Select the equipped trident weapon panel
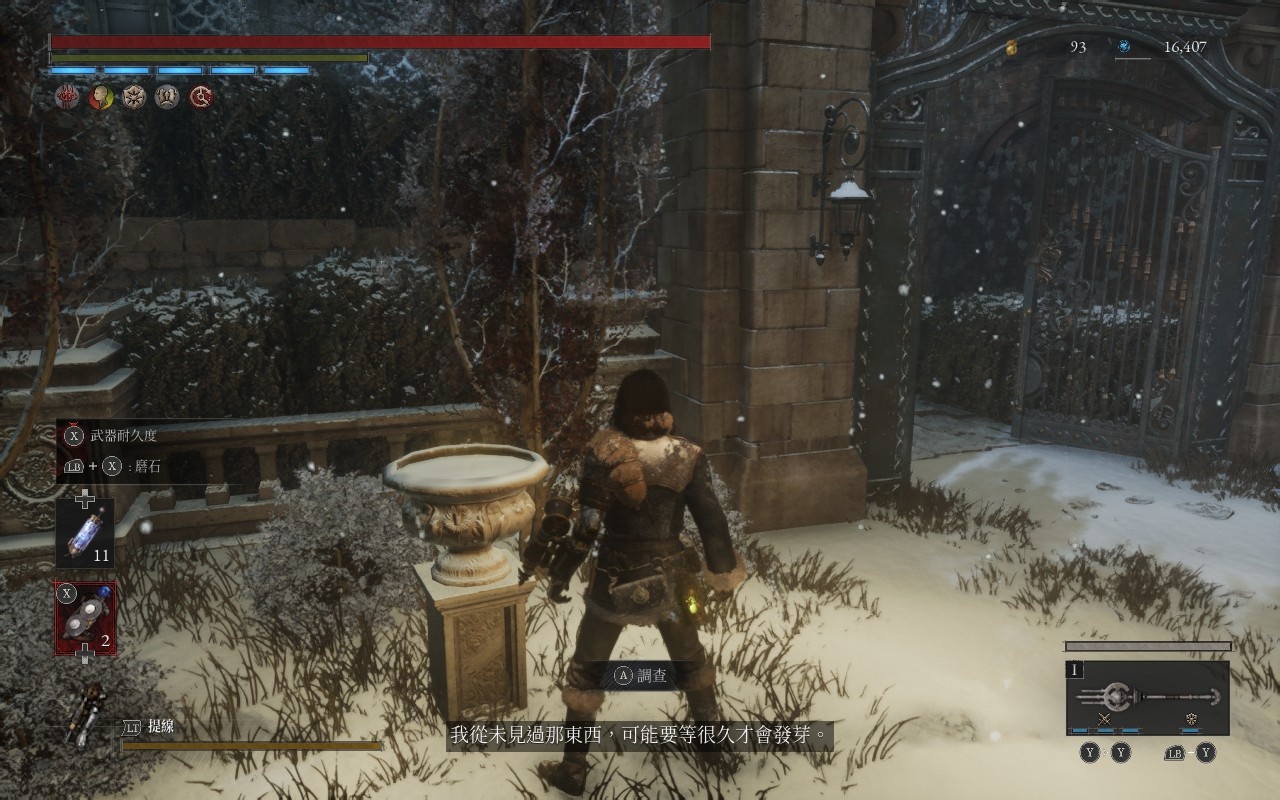 (x=1147, y=697)
